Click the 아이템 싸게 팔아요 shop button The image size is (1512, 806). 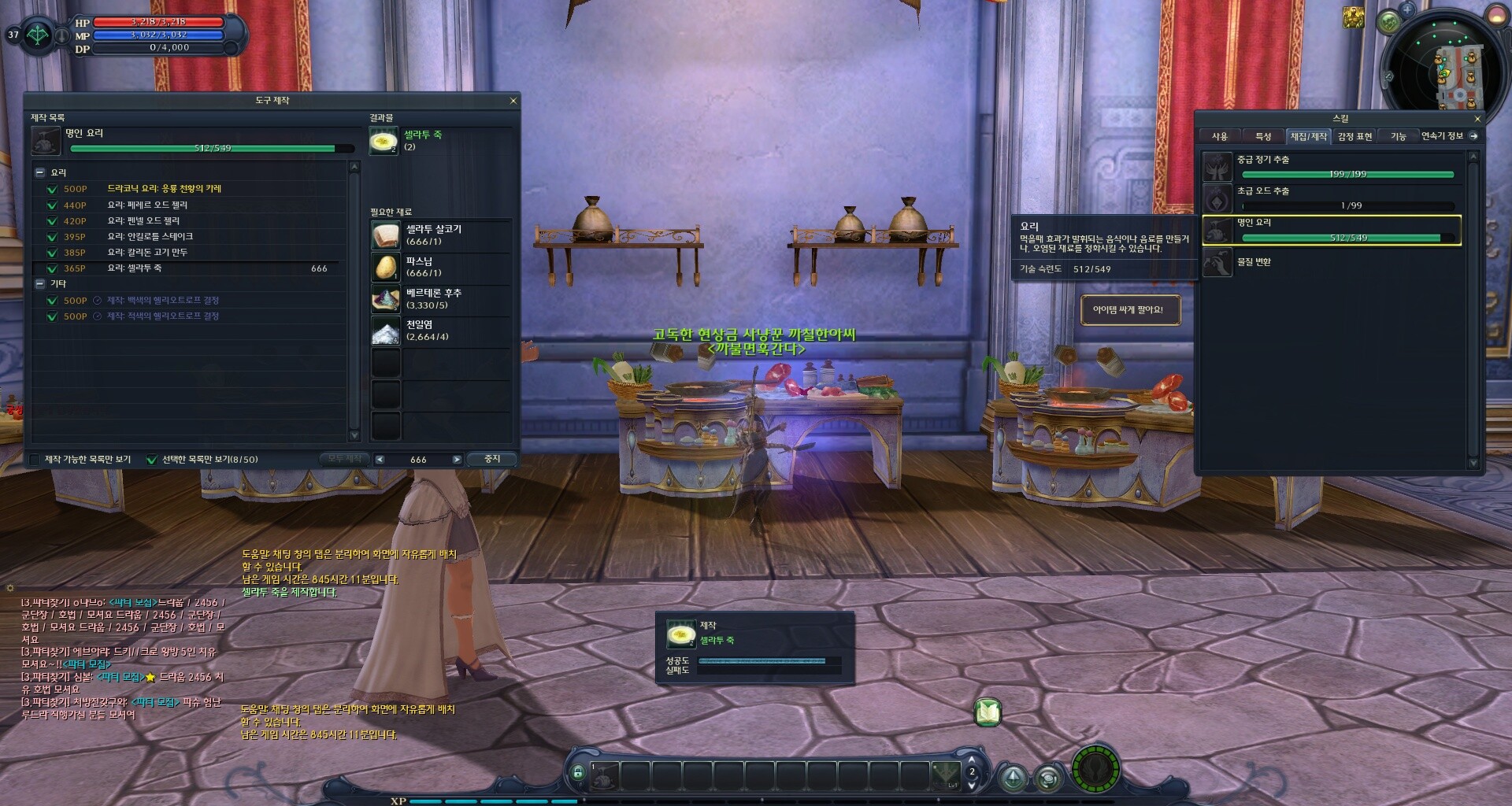pyautogui.click(x=1128, y=310)
